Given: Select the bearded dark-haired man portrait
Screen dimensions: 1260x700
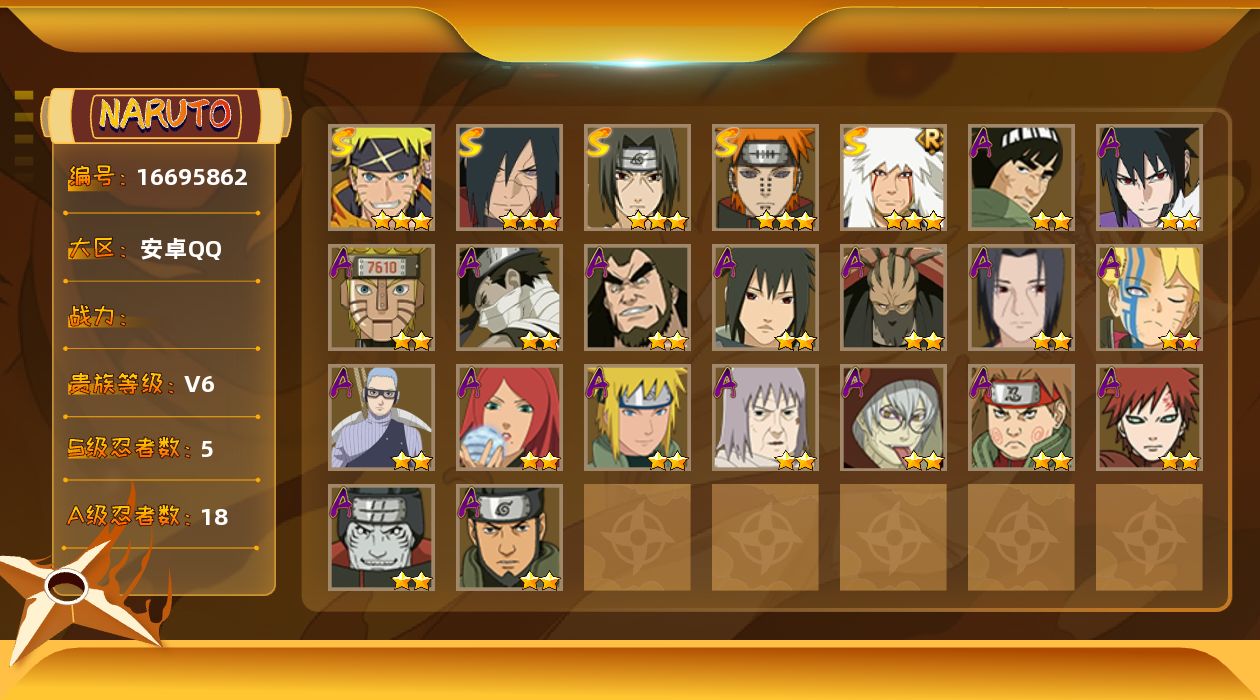Looking at the screenshot, I should (x=637, y=298).
